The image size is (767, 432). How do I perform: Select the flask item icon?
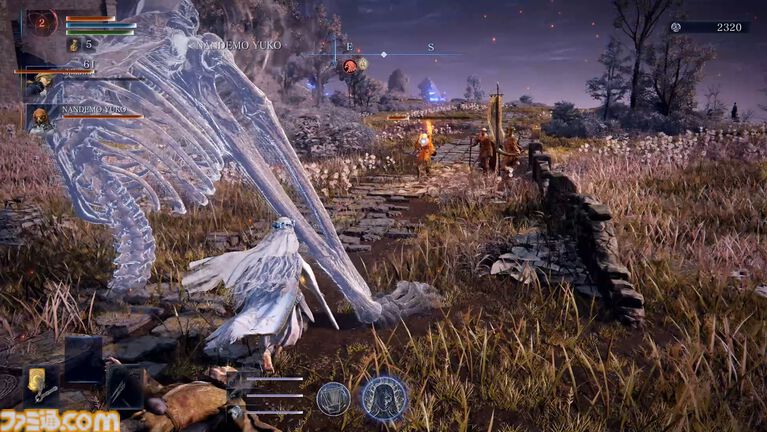[74, 44]
